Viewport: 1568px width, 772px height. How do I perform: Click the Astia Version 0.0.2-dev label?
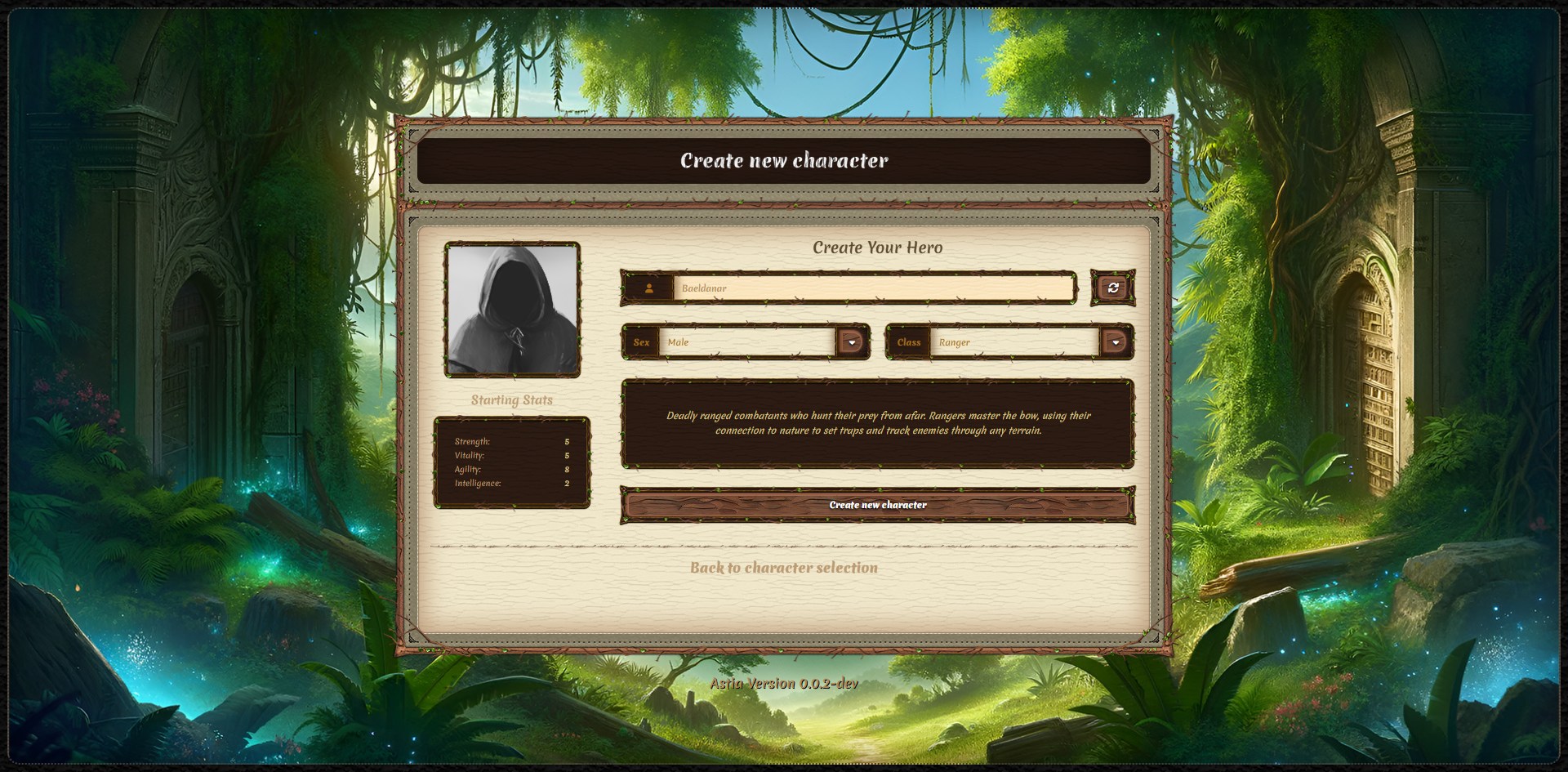pos(784,684)
